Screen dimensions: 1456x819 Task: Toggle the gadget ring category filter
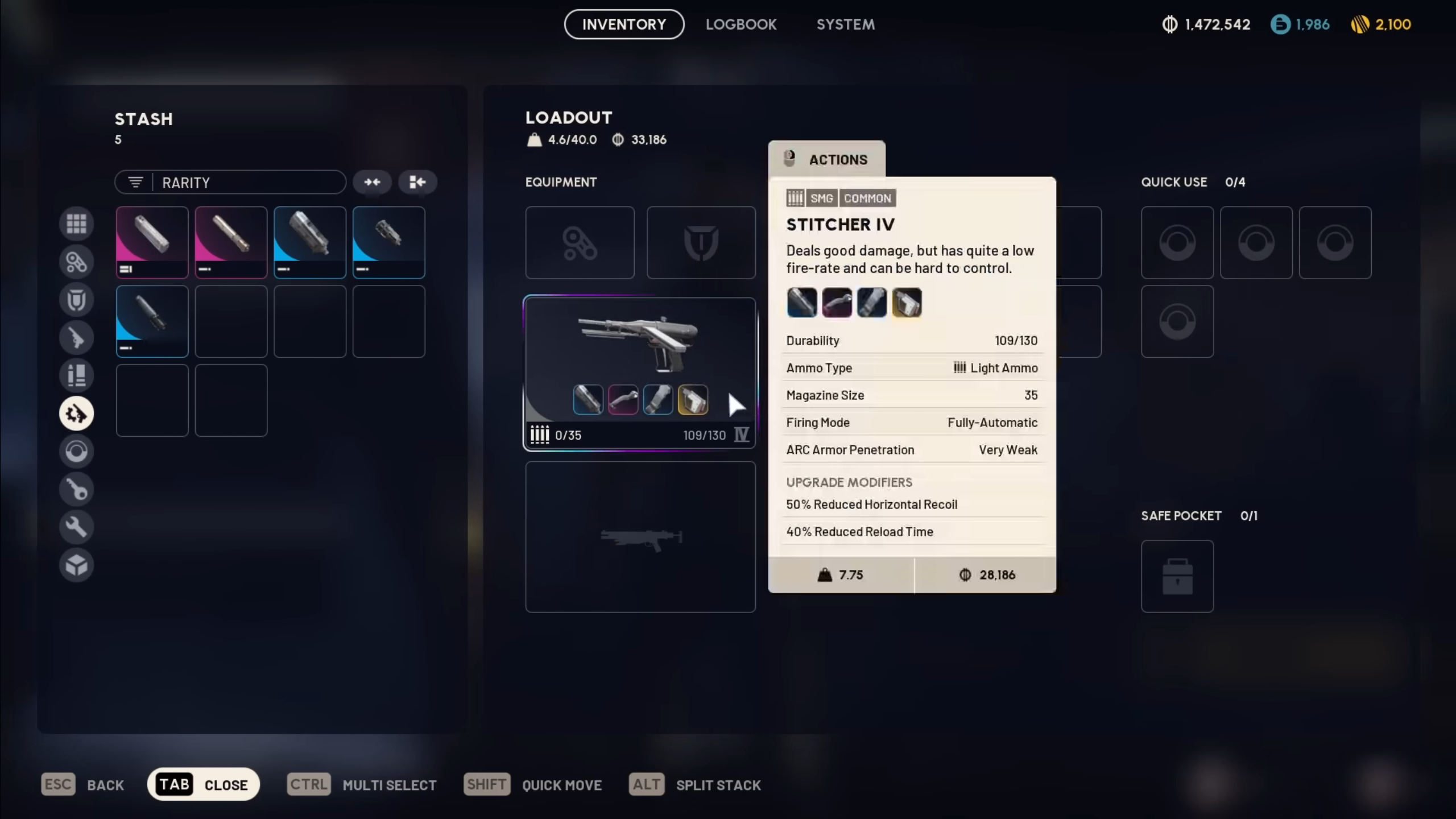point(77,452)
